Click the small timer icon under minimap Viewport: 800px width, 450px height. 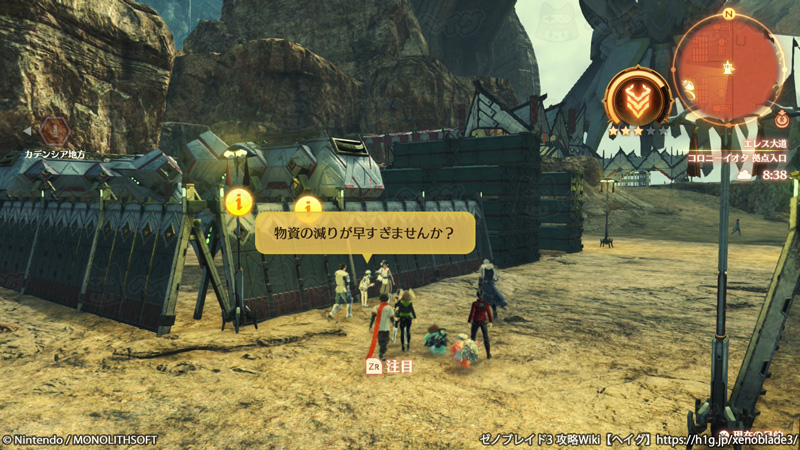(x=781, y=119)
